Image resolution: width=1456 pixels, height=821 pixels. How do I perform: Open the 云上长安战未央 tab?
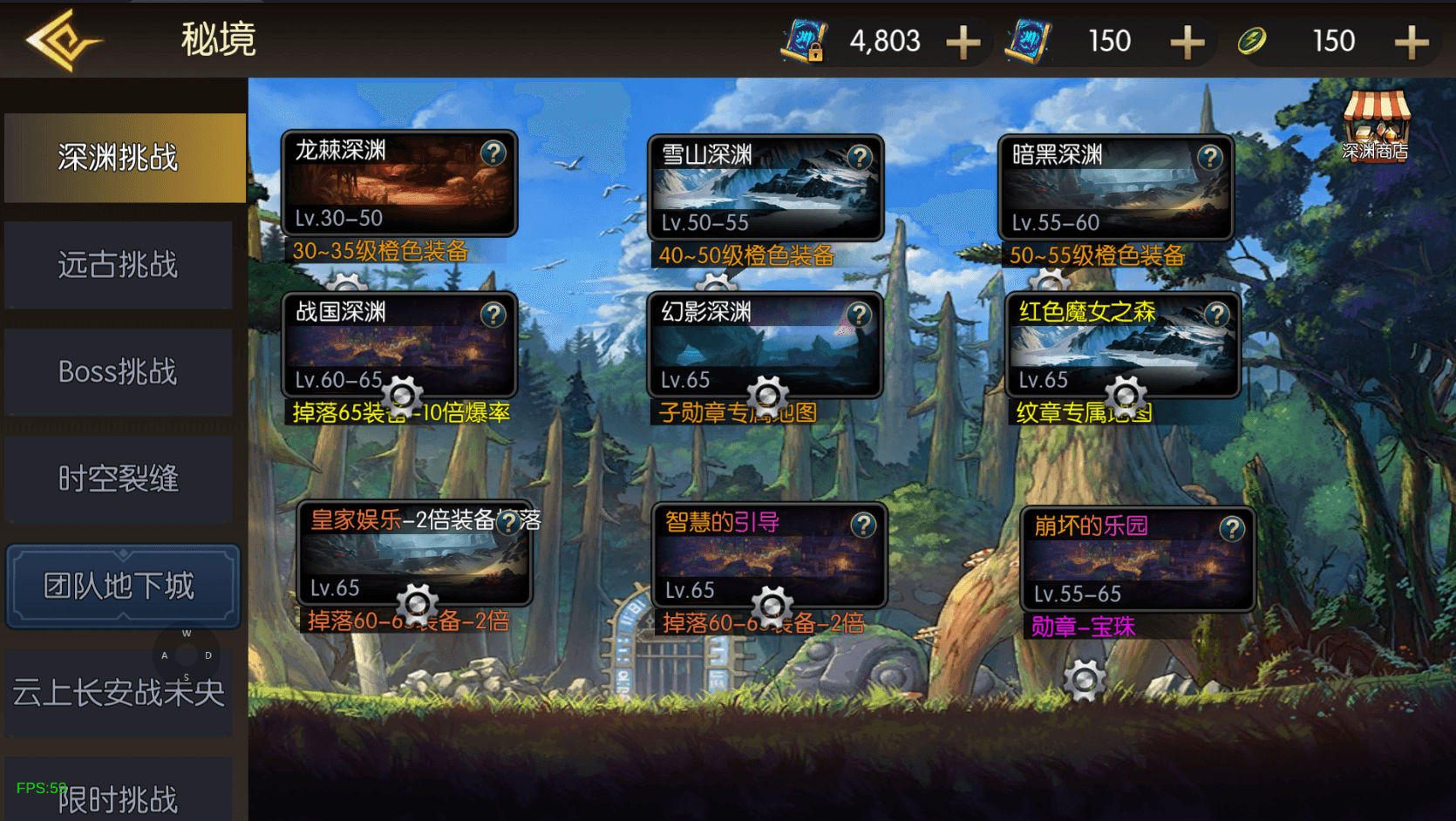119,693
